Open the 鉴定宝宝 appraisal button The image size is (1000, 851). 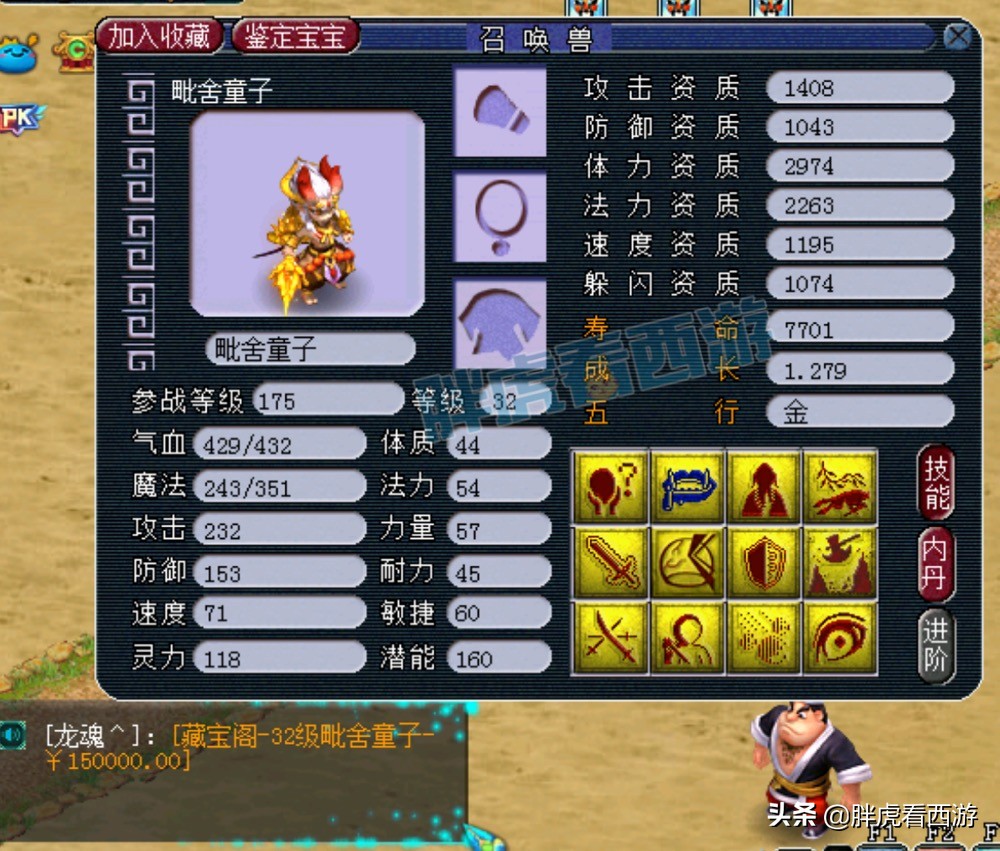coord(296,37)
